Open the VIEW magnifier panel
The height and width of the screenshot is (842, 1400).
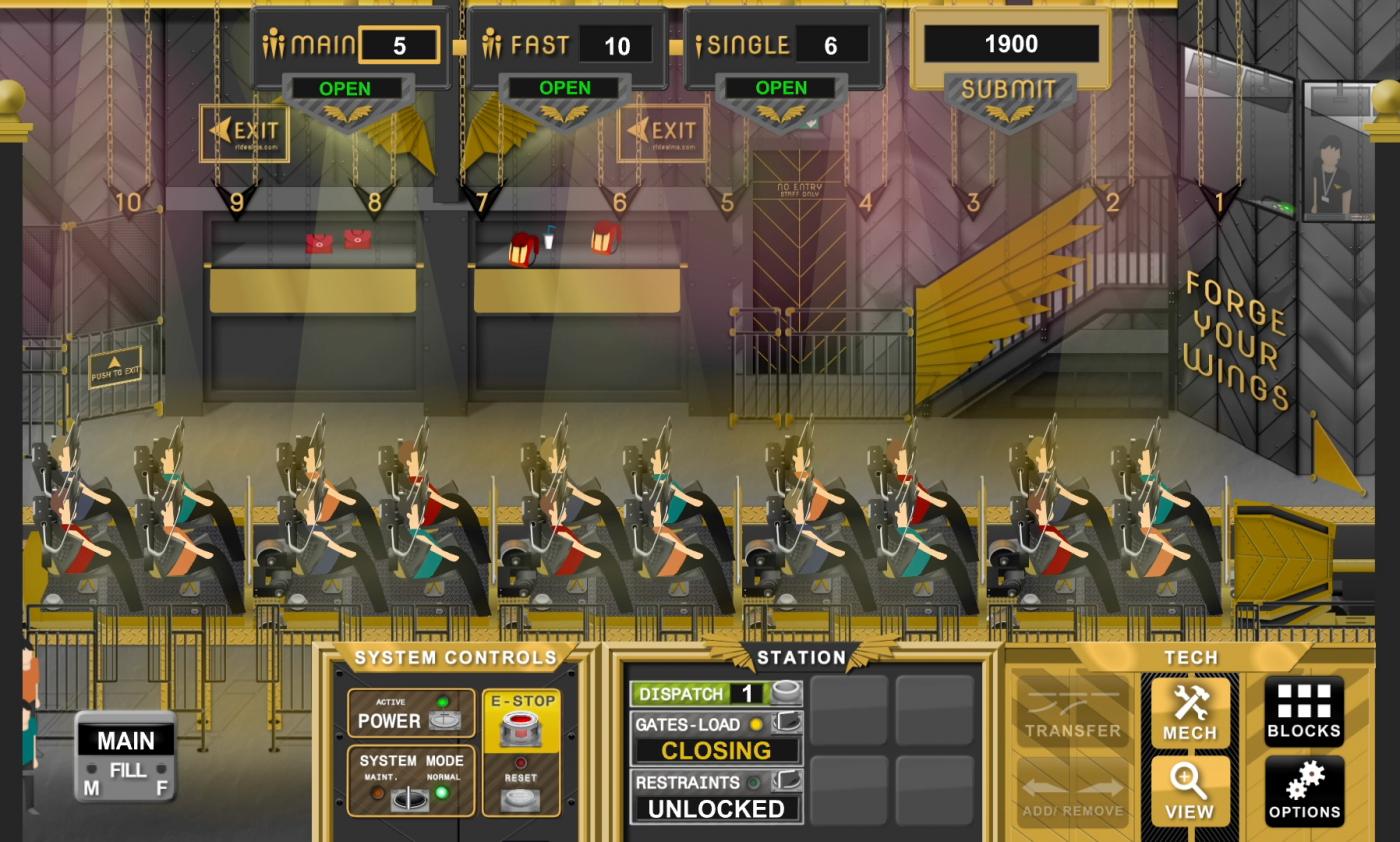[1189, 791]
